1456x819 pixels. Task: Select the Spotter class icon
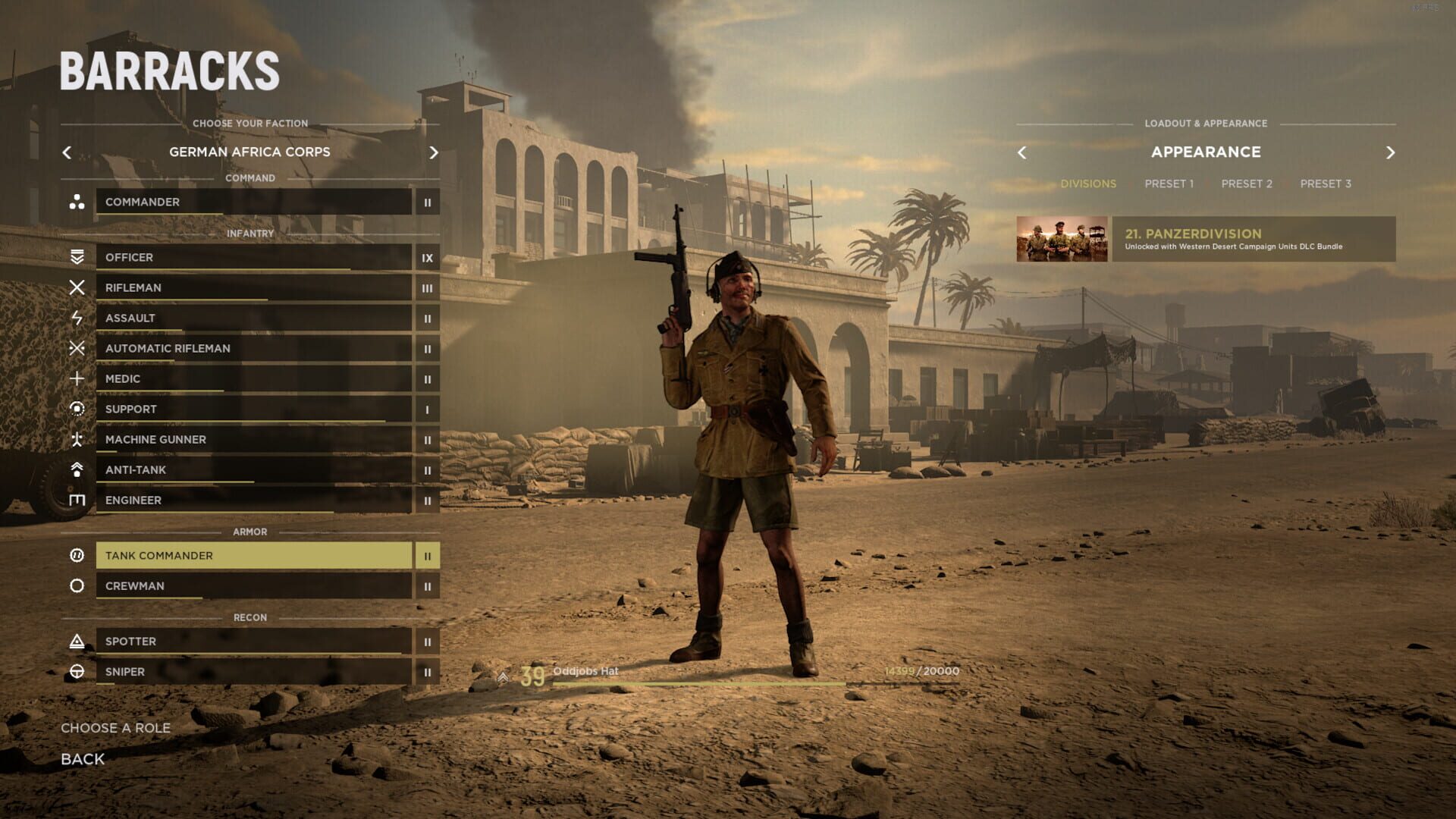(78, 641)
